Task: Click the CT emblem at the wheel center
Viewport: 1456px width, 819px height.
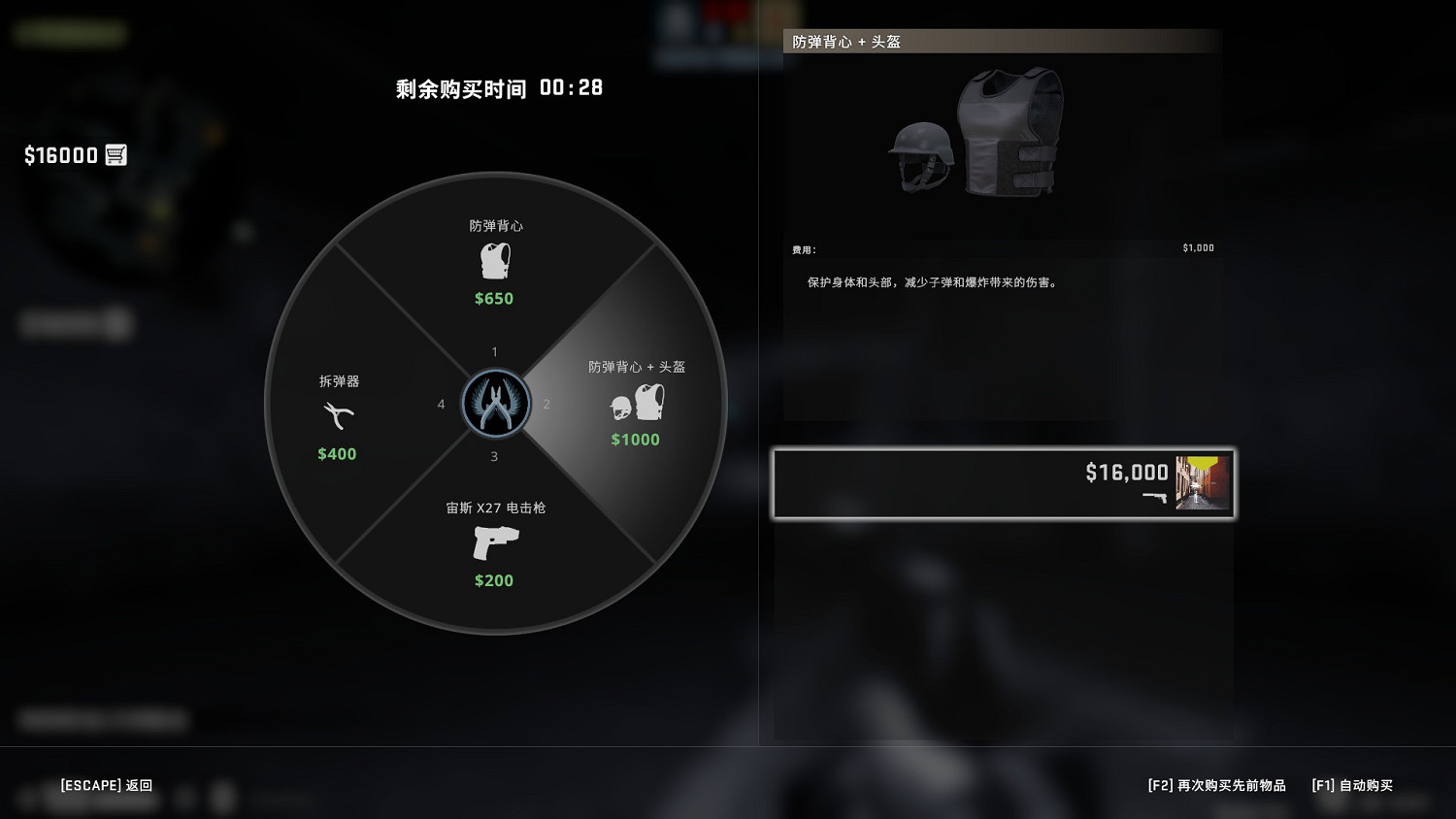Action: click(494, 403)
